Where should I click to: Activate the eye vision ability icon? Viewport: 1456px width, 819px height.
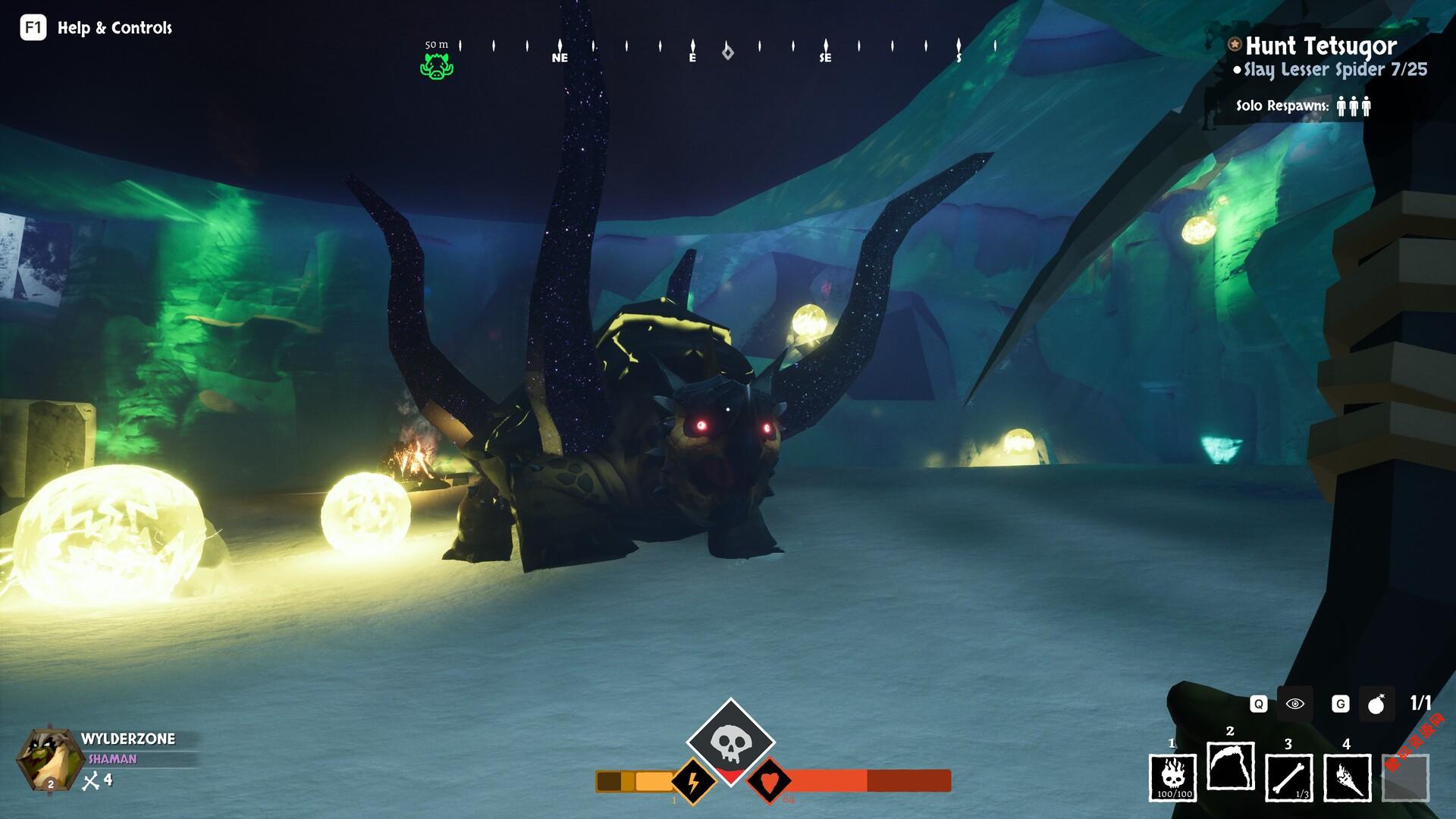pos(1295,704)
